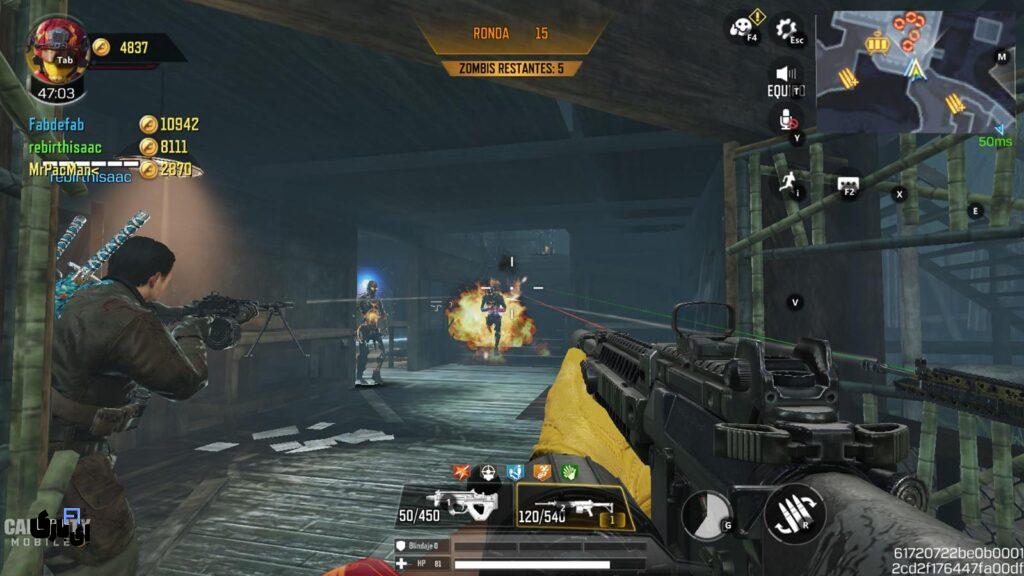Click the blue perk icon
The image size is (1024, 576).
point(516,471)
